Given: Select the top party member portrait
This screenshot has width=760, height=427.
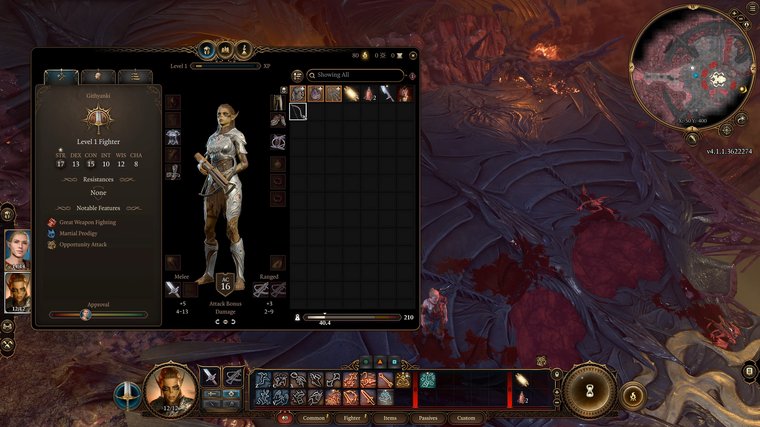Looking at the screenshot, I should tap(17, 248).
